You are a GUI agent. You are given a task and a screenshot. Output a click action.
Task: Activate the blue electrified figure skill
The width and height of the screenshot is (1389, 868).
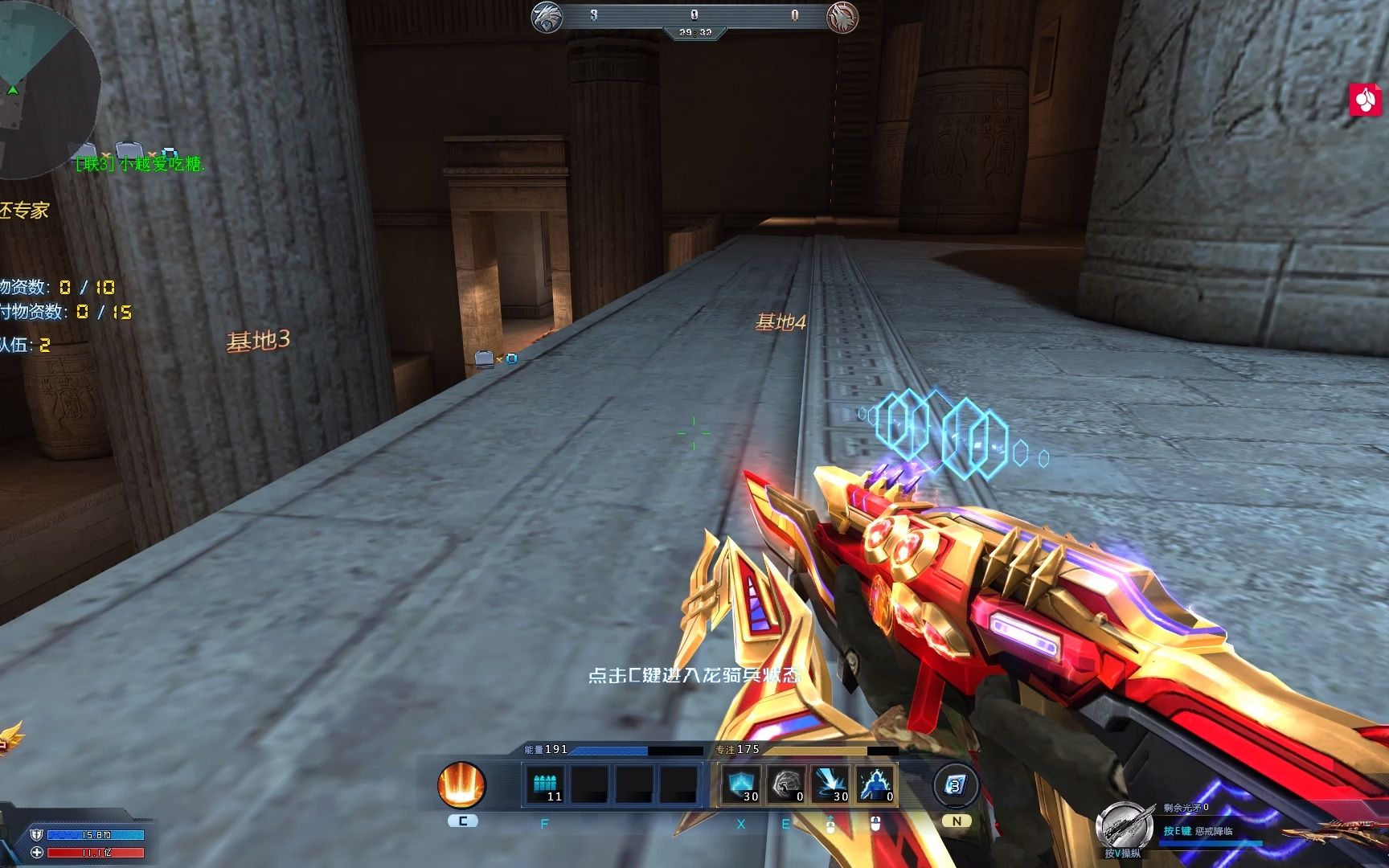click(x=875, y=784)
